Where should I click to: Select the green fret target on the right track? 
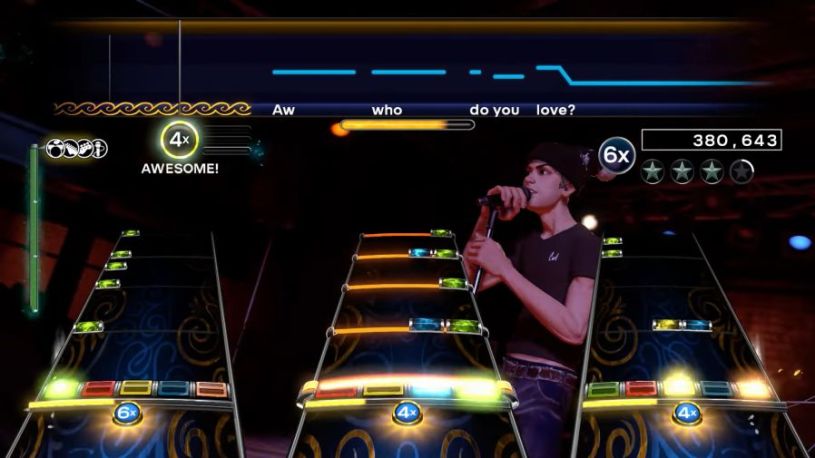pos(603,389)
